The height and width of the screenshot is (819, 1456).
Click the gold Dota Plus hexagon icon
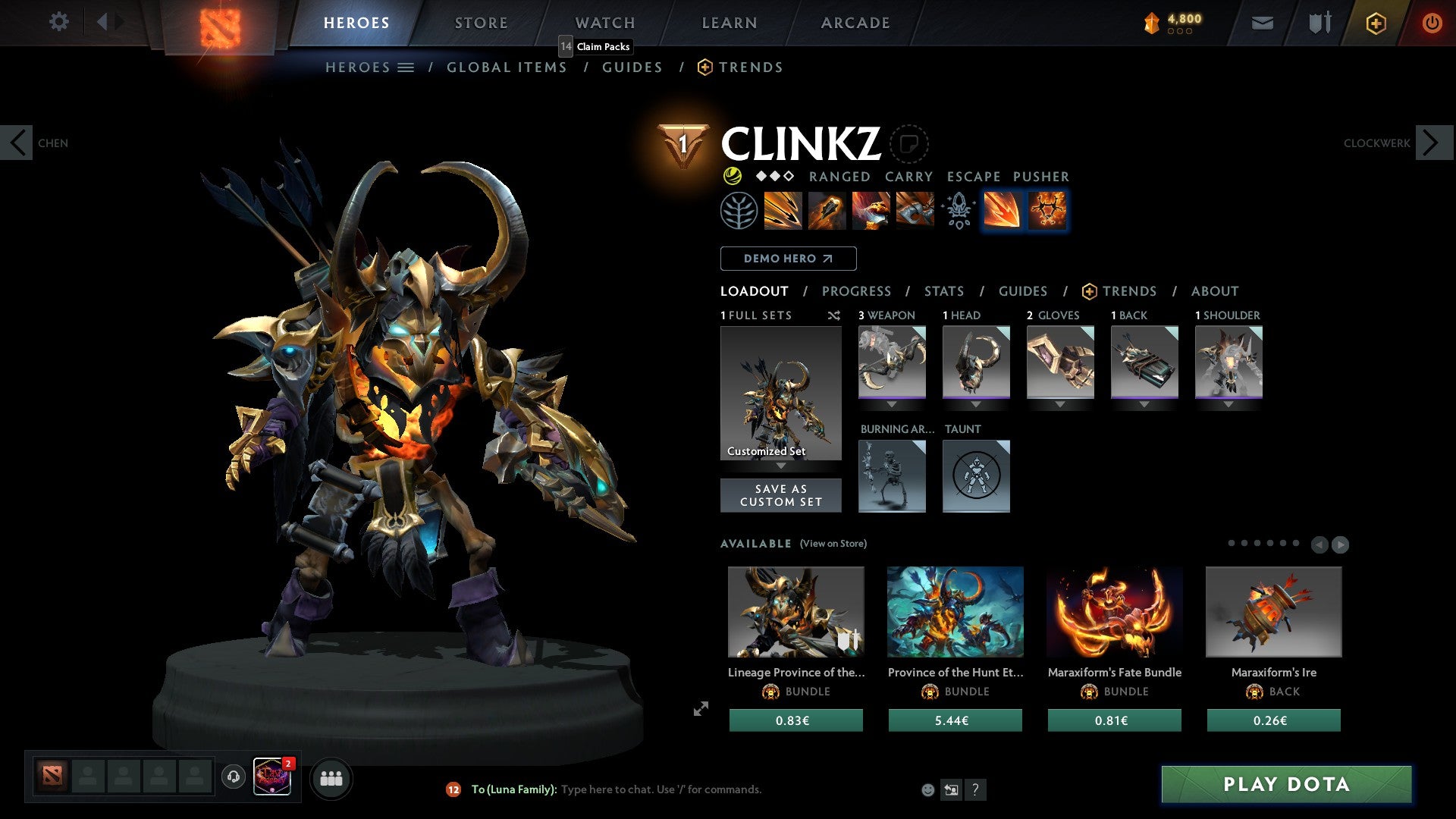coord(1376,23)
